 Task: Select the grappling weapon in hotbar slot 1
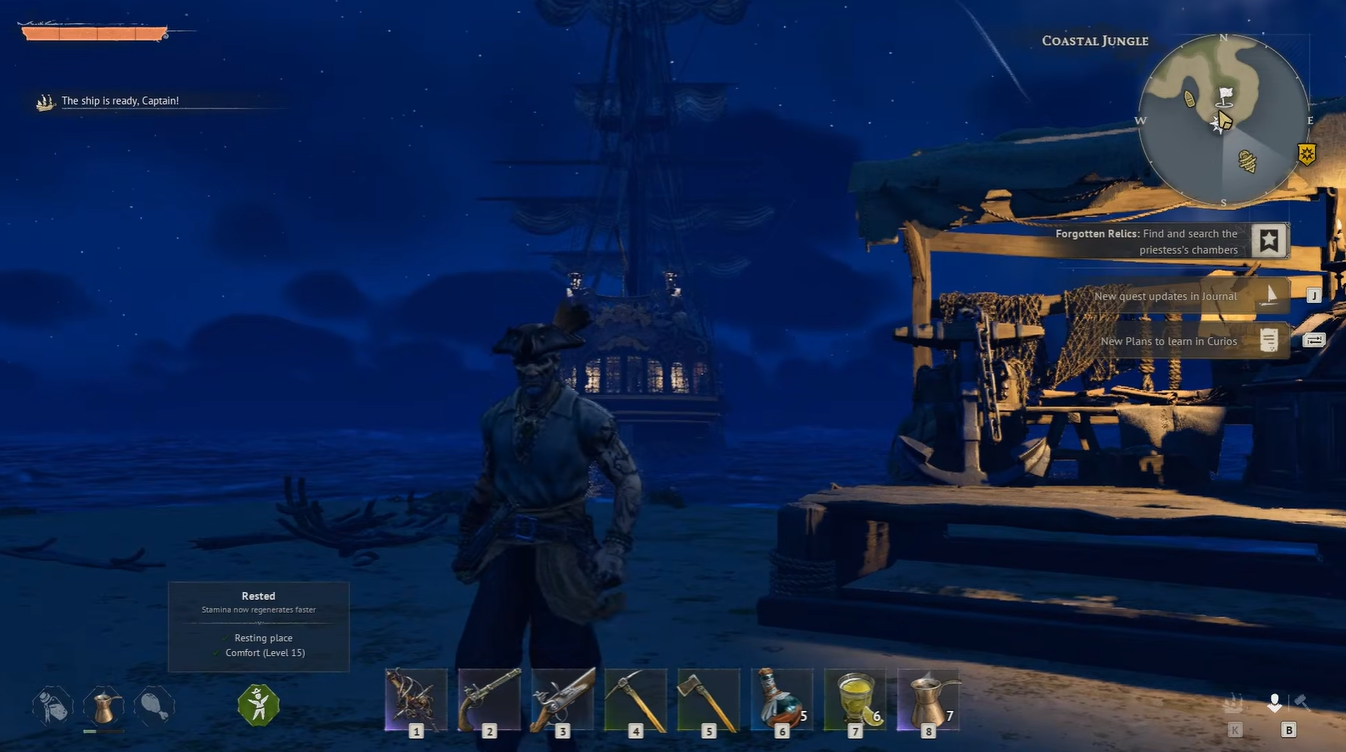click(x=928, y=697)
